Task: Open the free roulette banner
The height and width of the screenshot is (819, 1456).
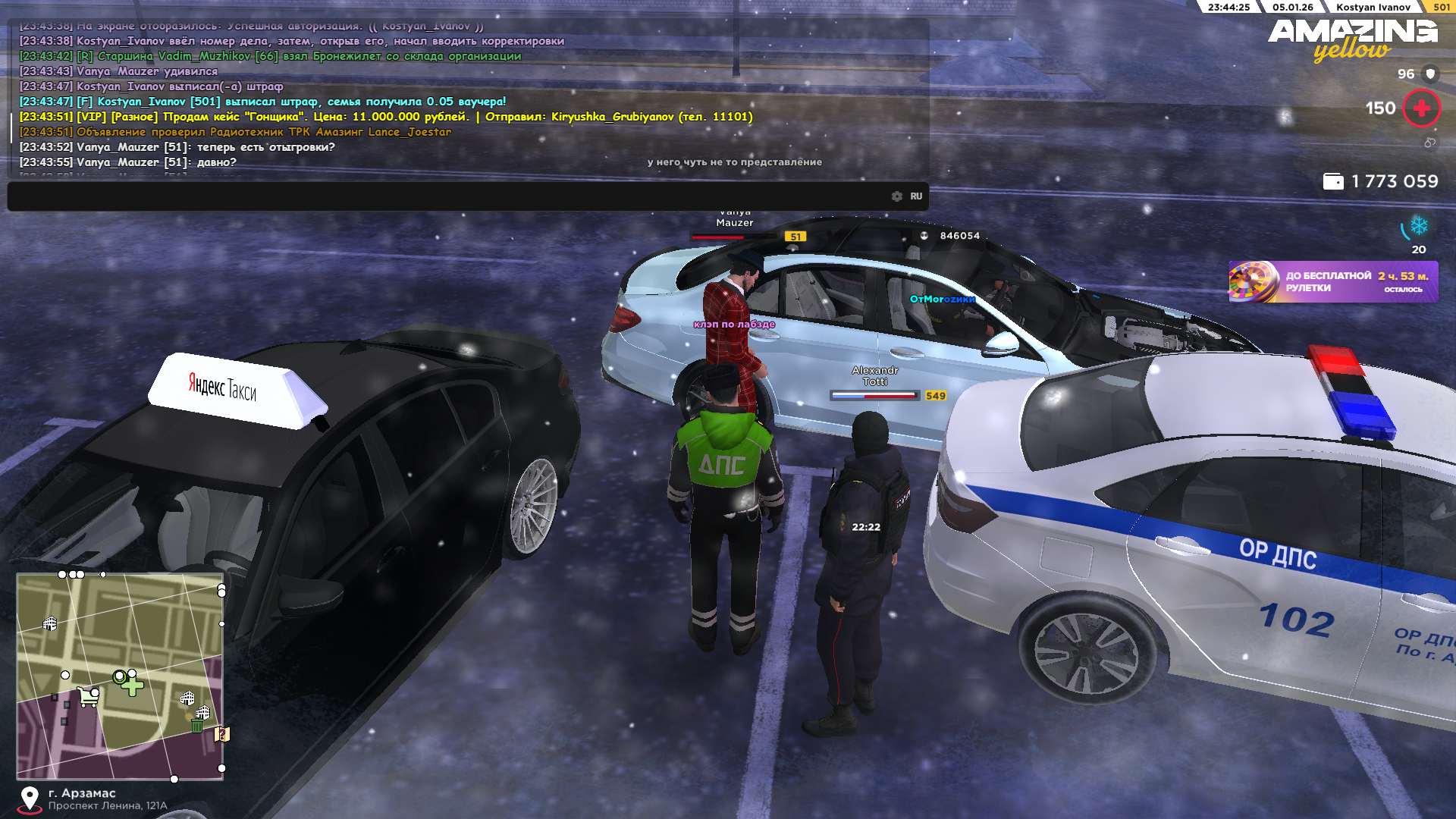Action: point(1333,282)
